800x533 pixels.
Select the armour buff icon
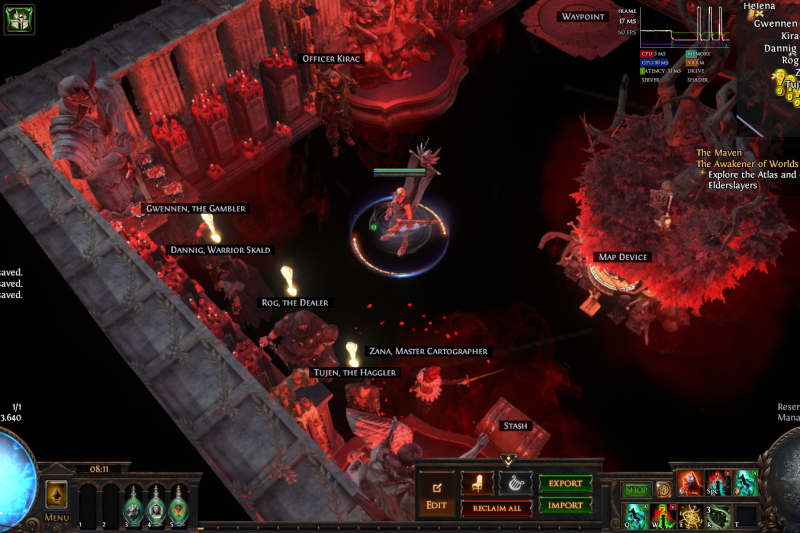click(x=19, y=18)
